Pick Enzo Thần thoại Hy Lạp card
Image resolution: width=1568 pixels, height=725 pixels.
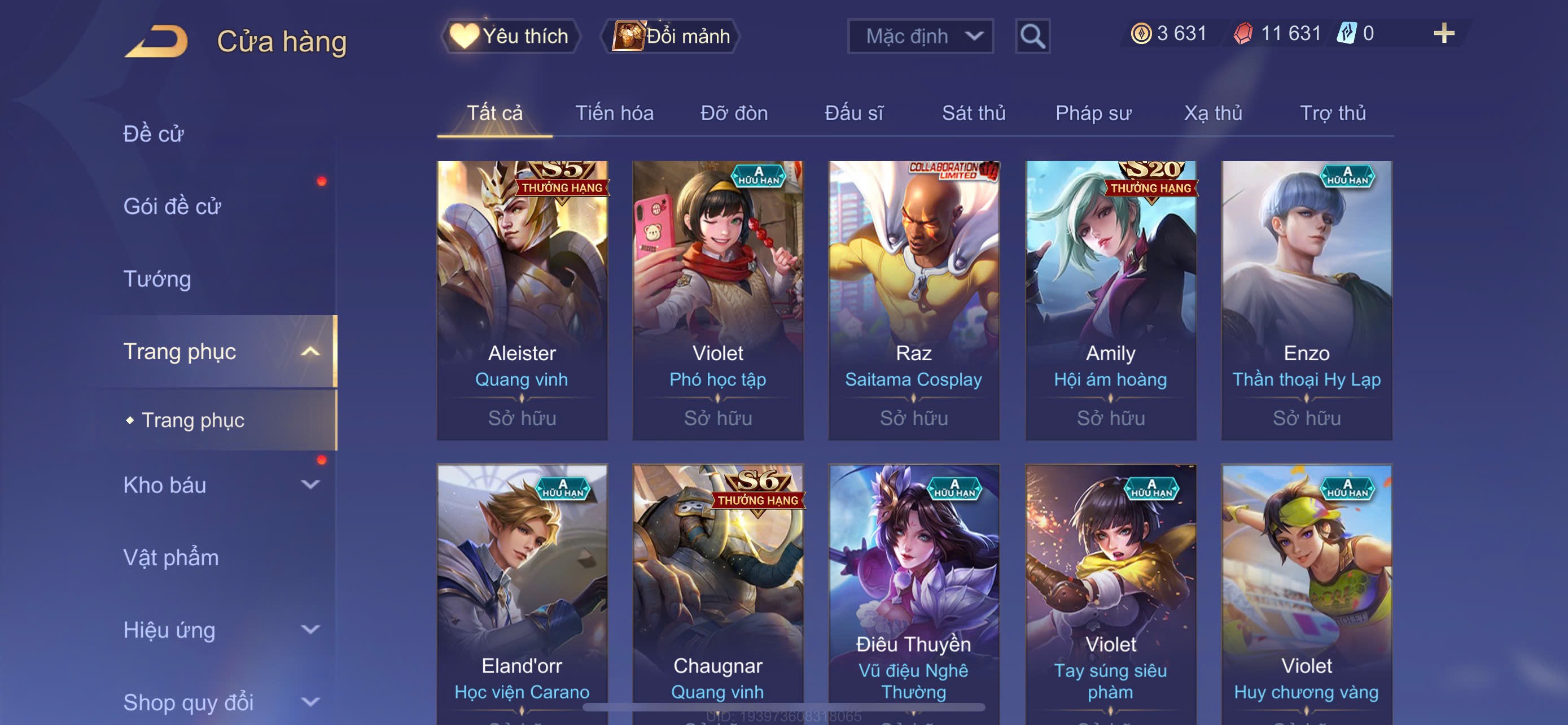[1306, 300]
